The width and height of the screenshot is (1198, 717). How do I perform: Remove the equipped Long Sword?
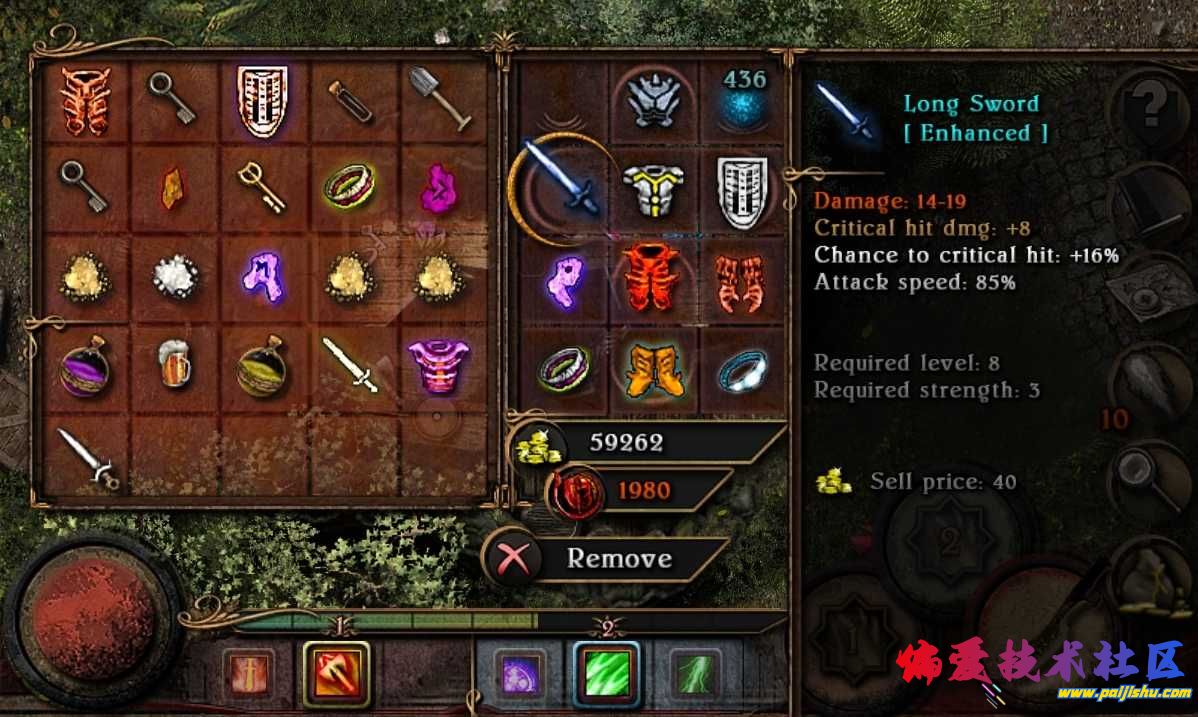[x=606, y=558]
